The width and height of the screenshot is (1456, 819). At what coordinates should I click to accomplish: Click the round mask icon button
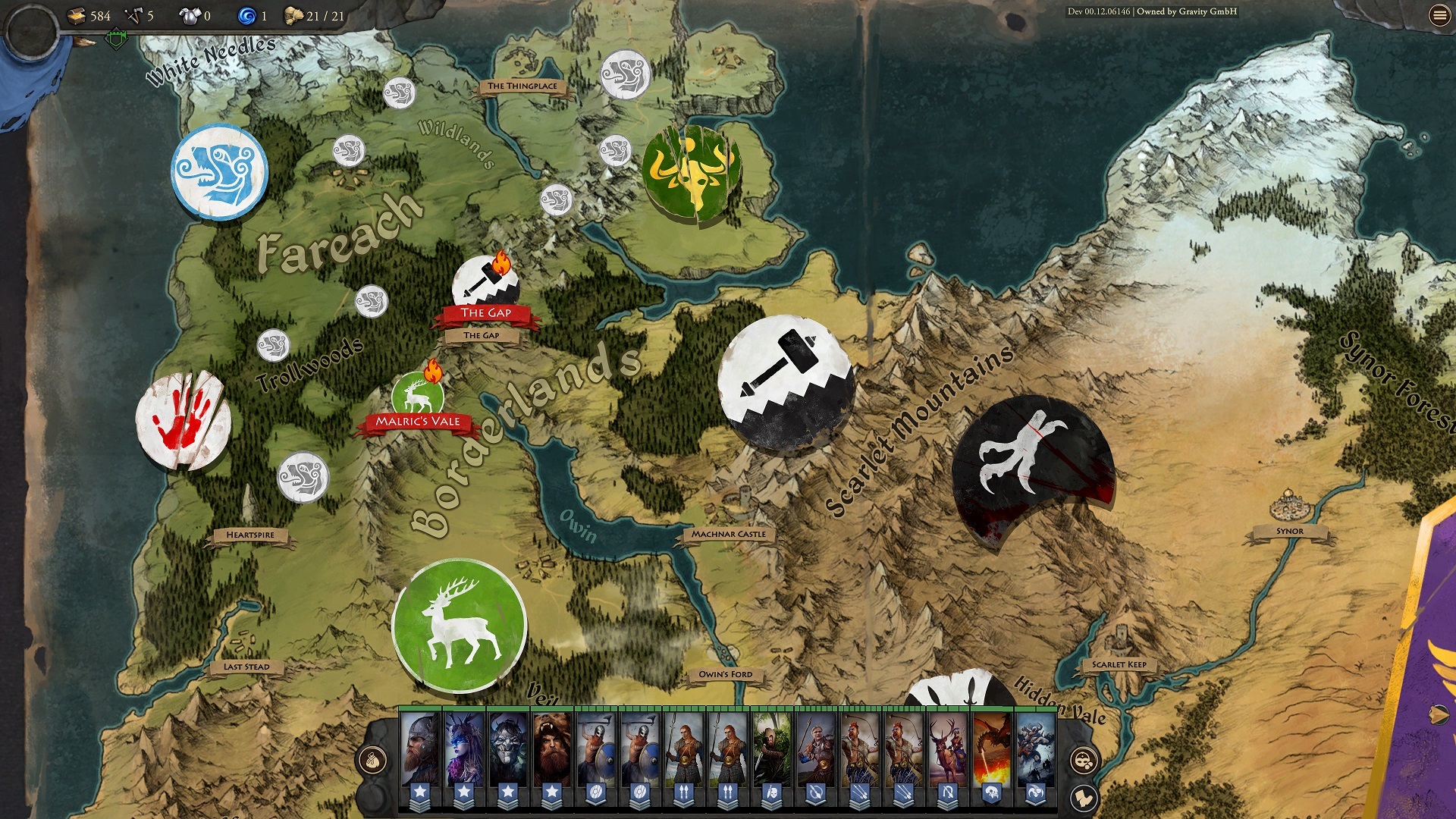pyautogui.click(x=1084, y=760)
